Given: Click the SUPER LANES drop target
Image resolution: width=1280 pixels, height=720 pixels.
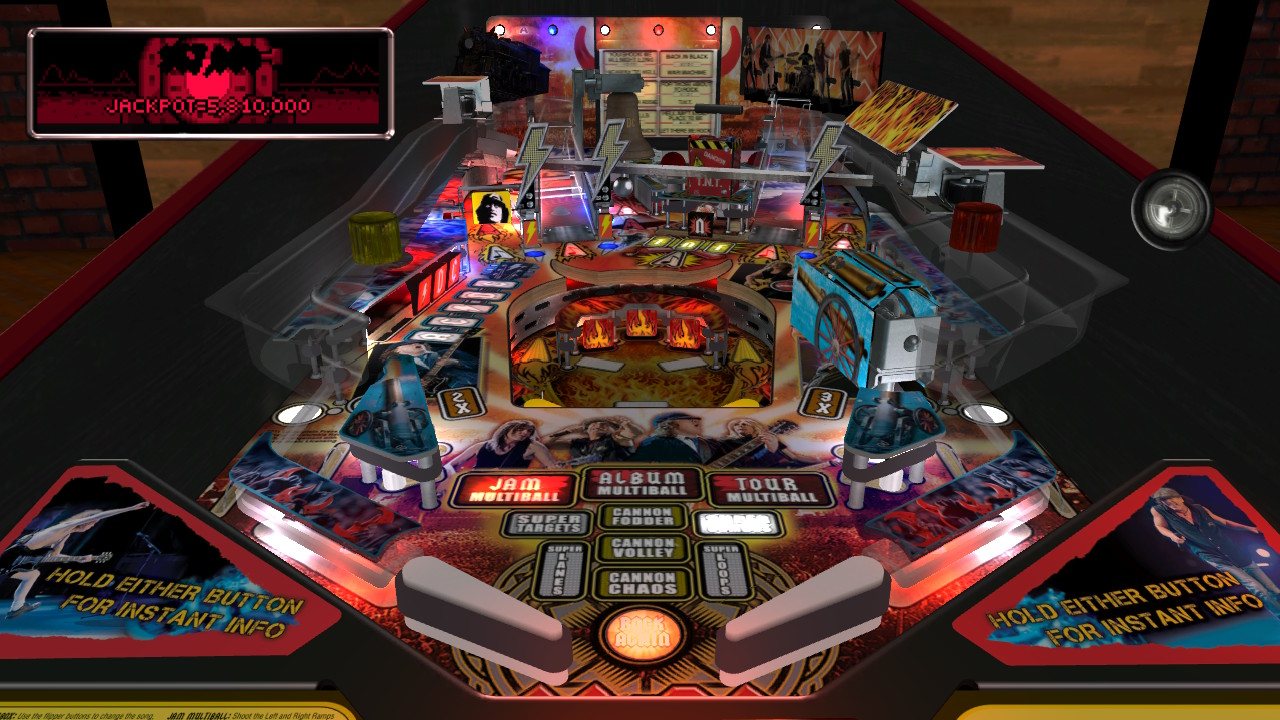Looking at the screenshot, I should point(560,570).
